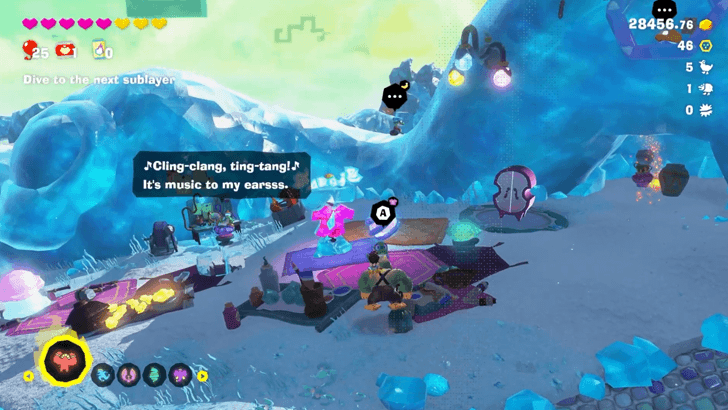Select the red Kong Bananza transformation
Viewport: 728px width, 410px height.
tap(63, 360)
